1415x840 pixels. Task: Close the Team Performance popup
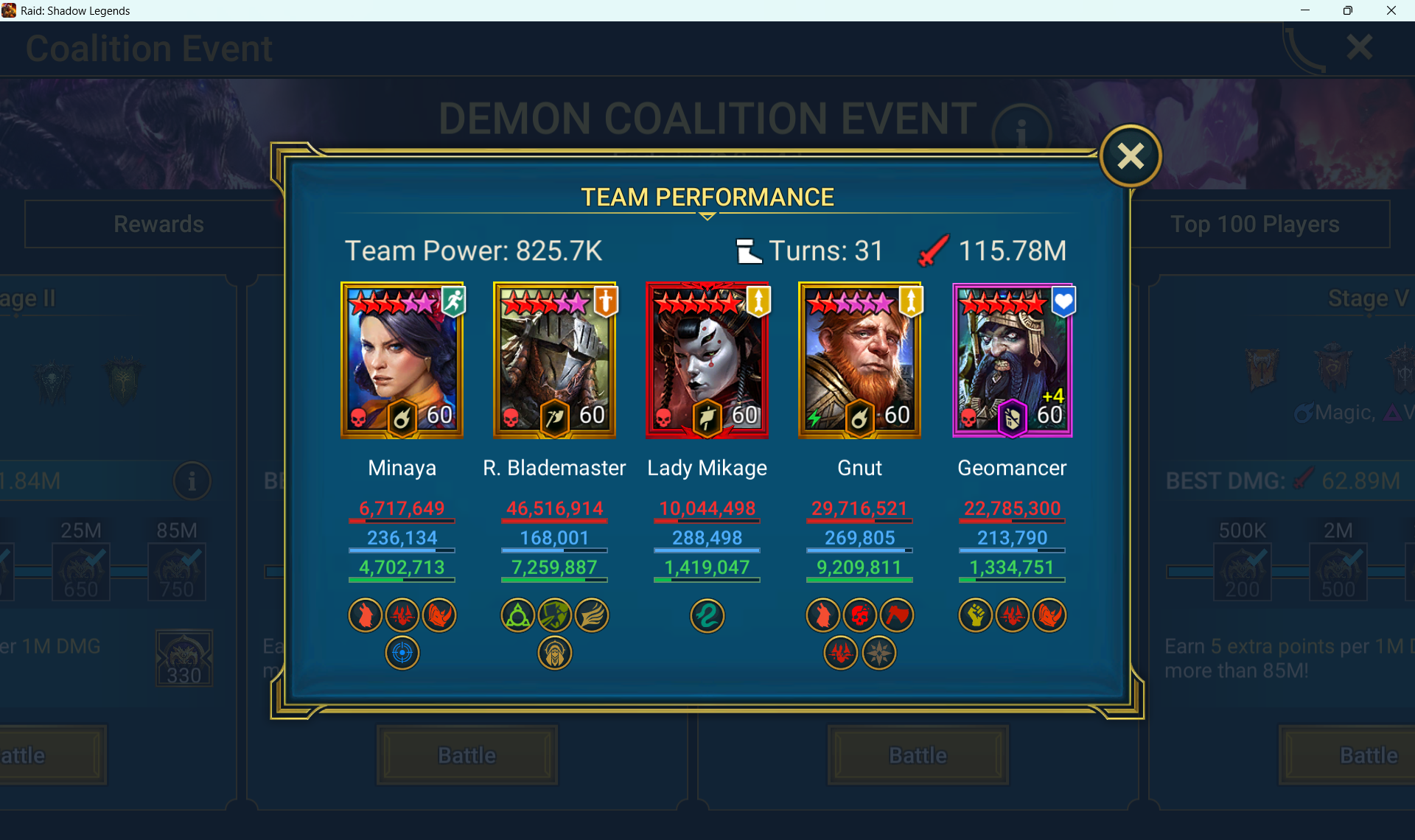click(x=1130, y=156)
